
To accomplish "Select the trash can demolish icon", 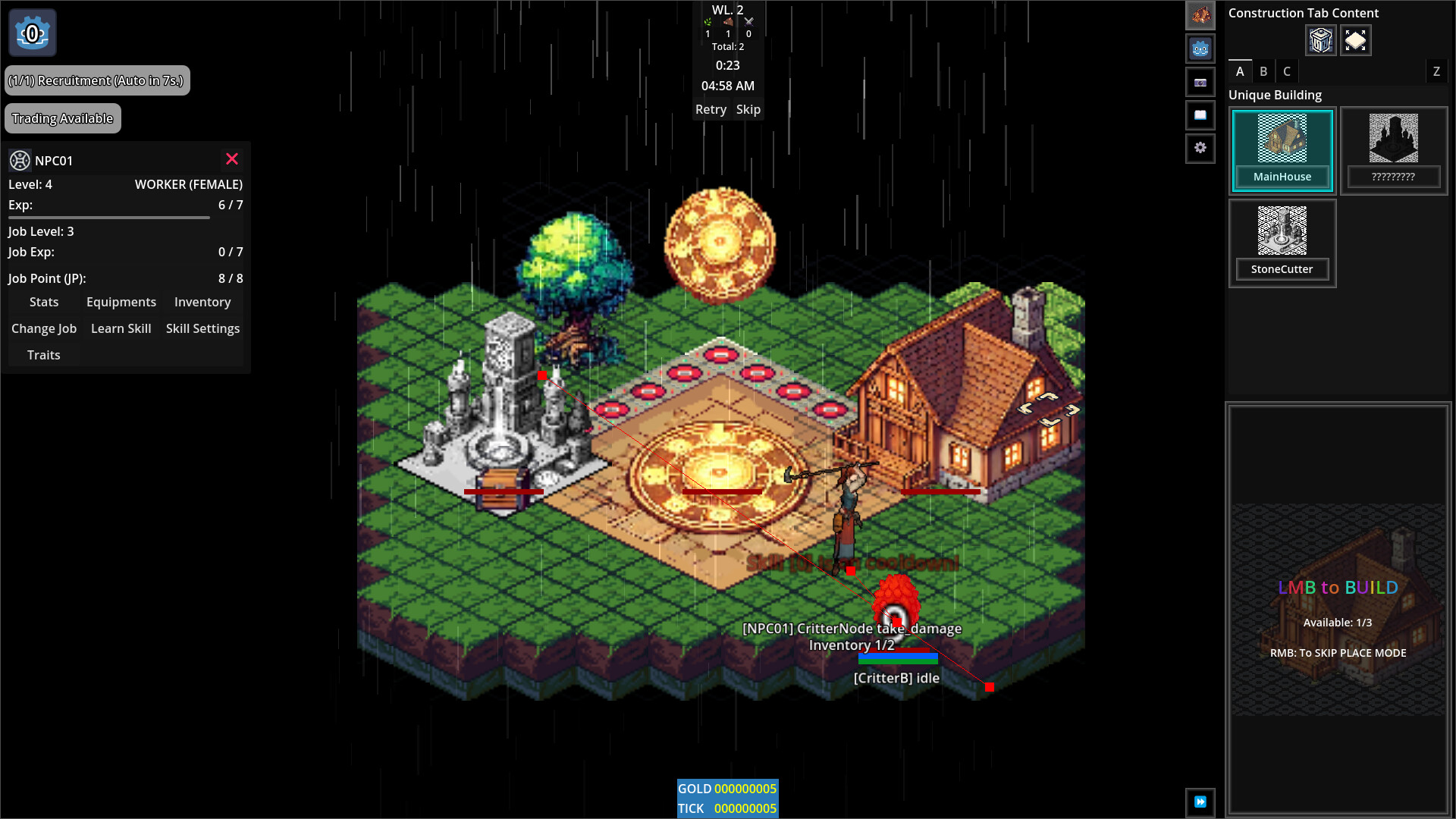I will [1320, 40].
